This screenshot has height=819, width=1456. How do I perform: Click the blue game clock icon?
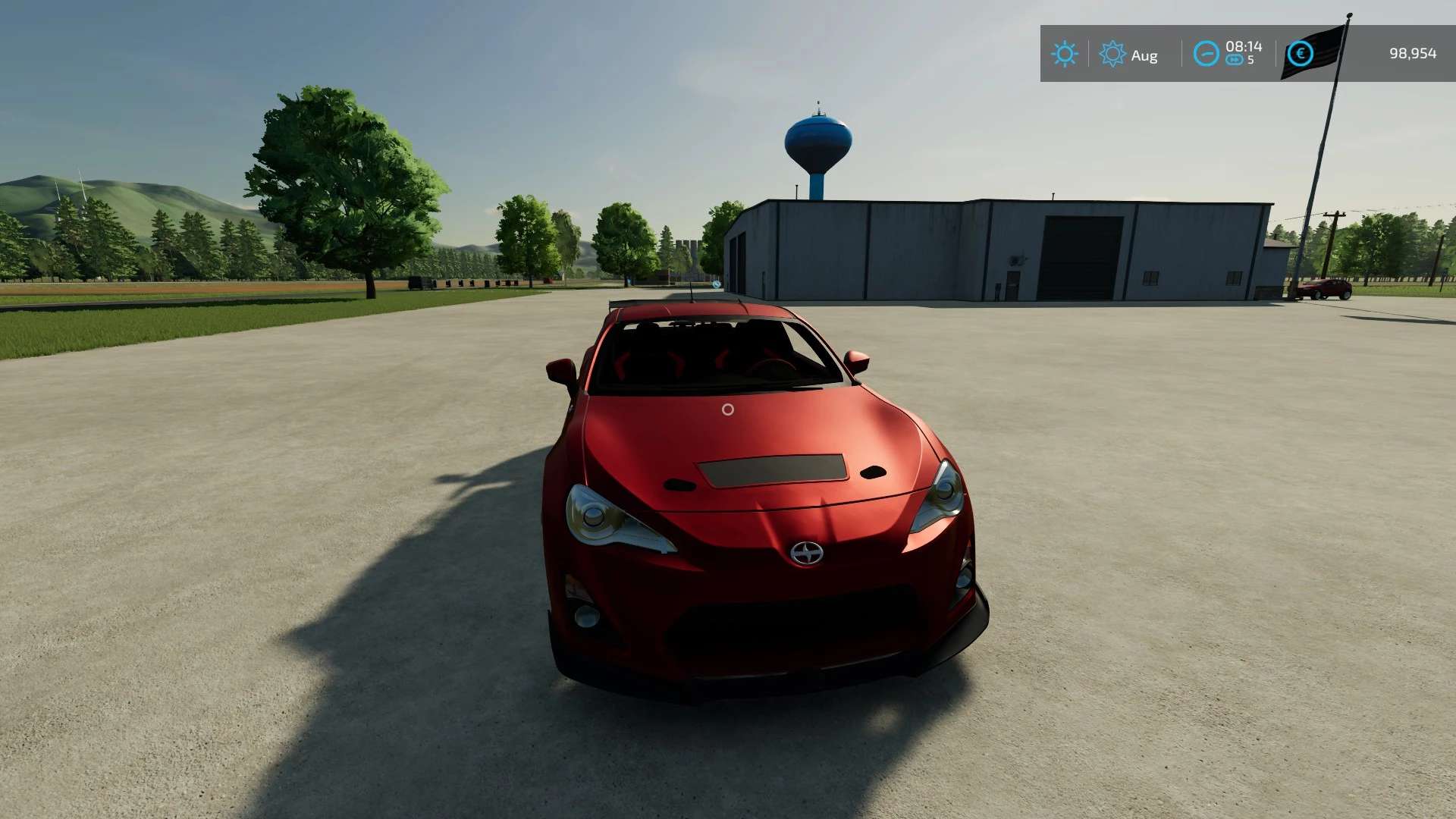click(1206, 54)
